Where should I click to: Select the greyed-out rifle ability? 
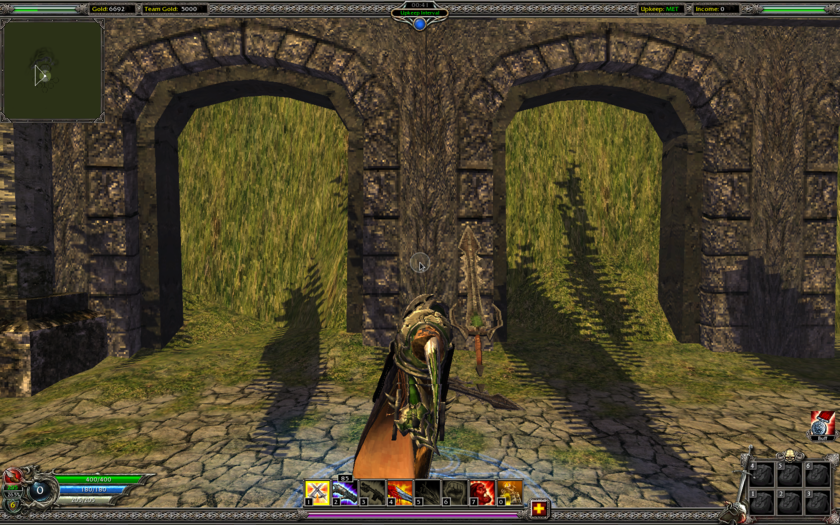pyautogui.click(x=372, y=492)
